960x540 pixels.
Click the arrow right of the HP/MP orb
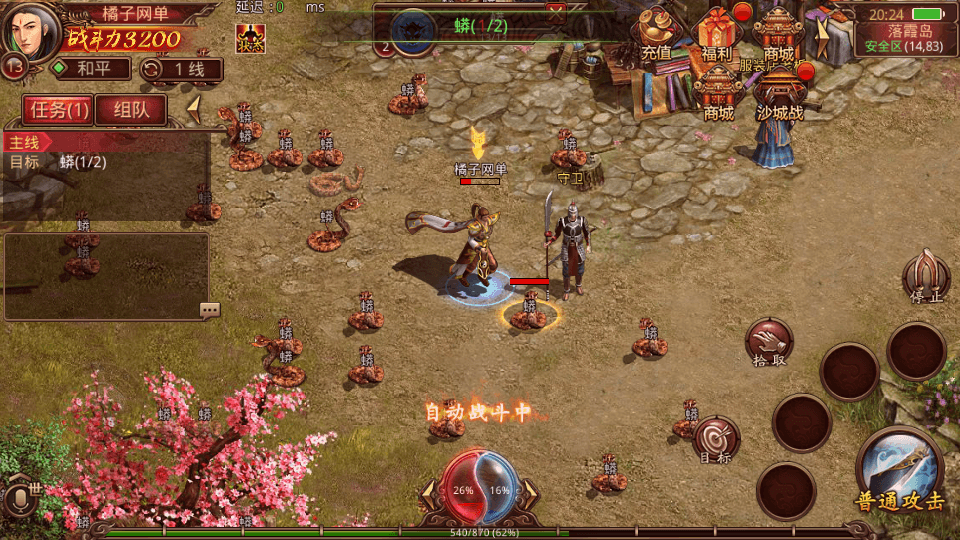[532, 490]
